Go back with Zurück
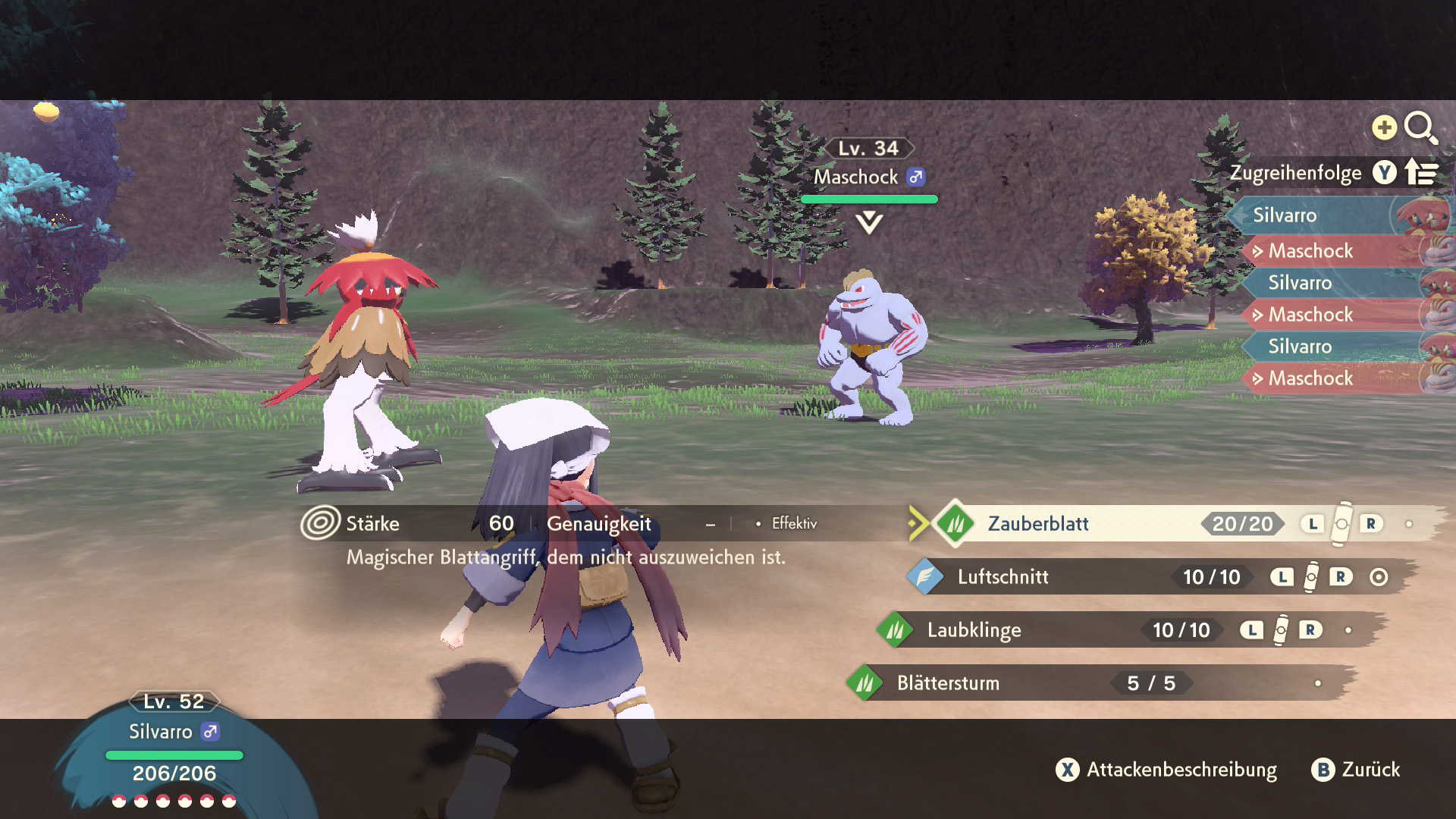Viewport: 1456px width, 819px height. pos(1357,770)
